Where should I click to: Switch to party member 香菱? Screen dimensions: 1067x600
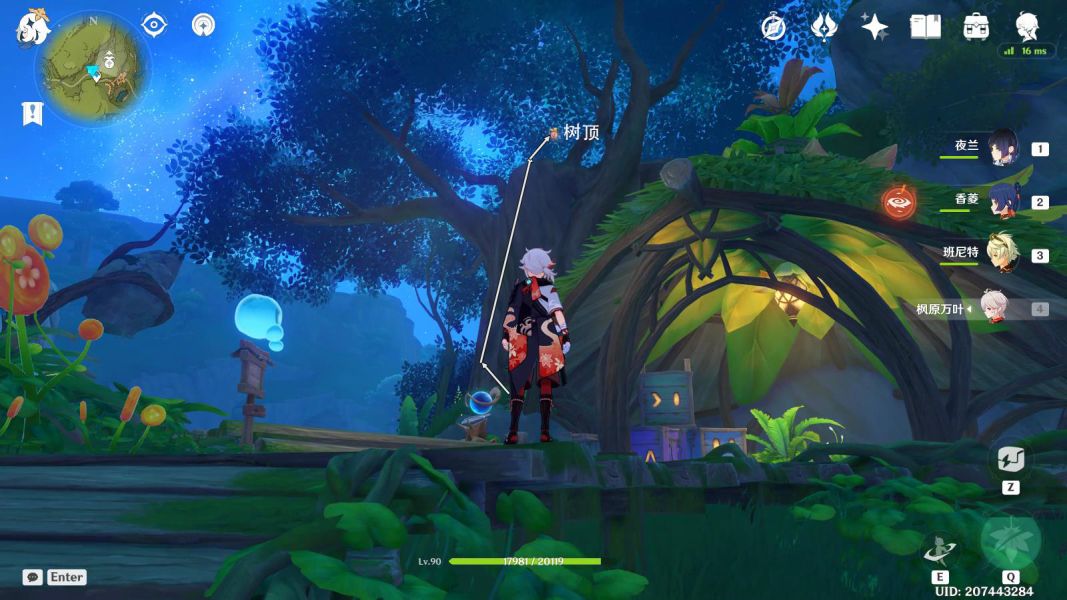pyautogui.click(x=1001, y=202)
